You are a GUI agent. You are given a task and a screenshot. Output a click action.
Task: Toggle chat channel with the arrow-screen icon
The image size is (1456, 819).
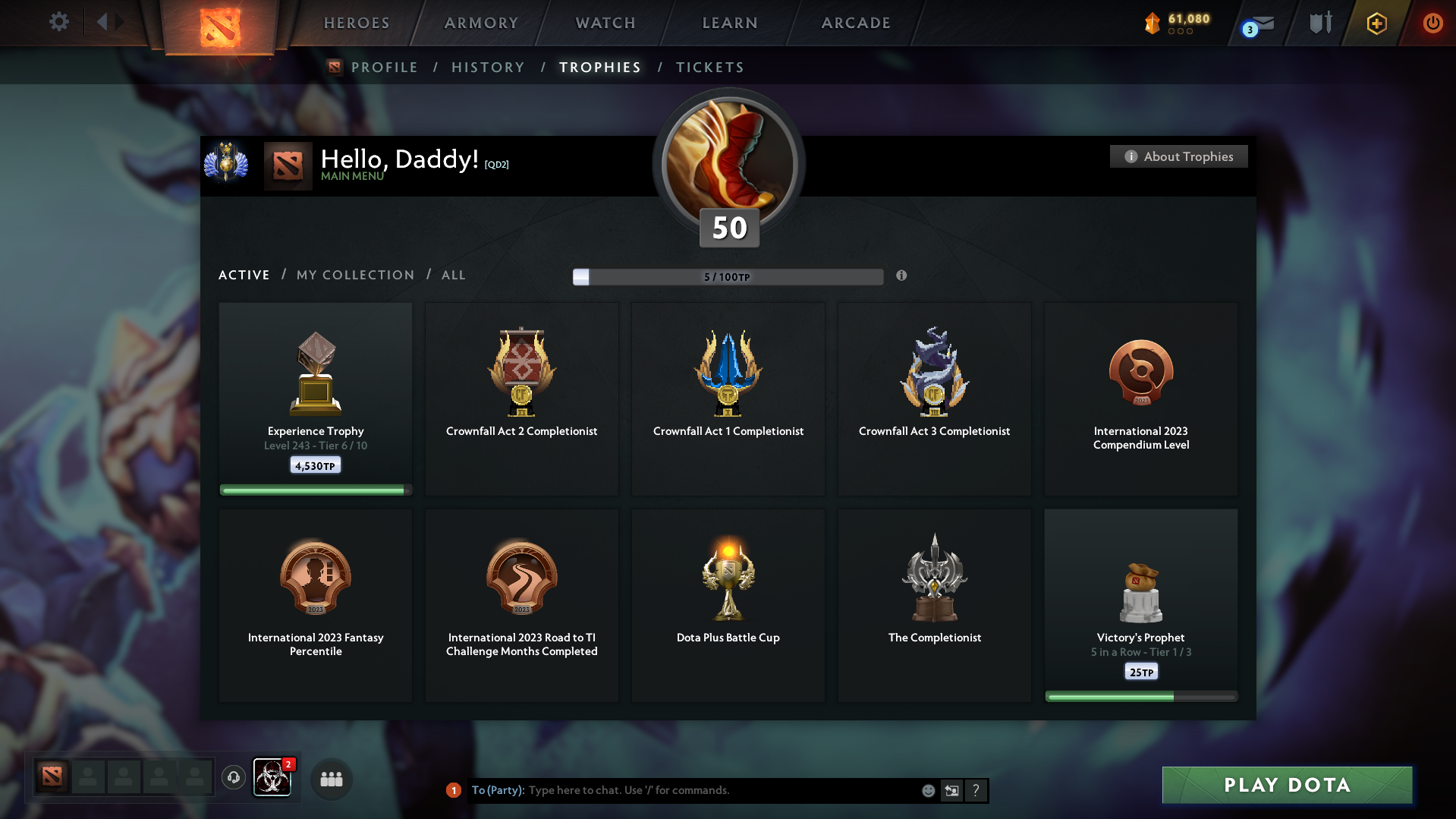point(951,790)
